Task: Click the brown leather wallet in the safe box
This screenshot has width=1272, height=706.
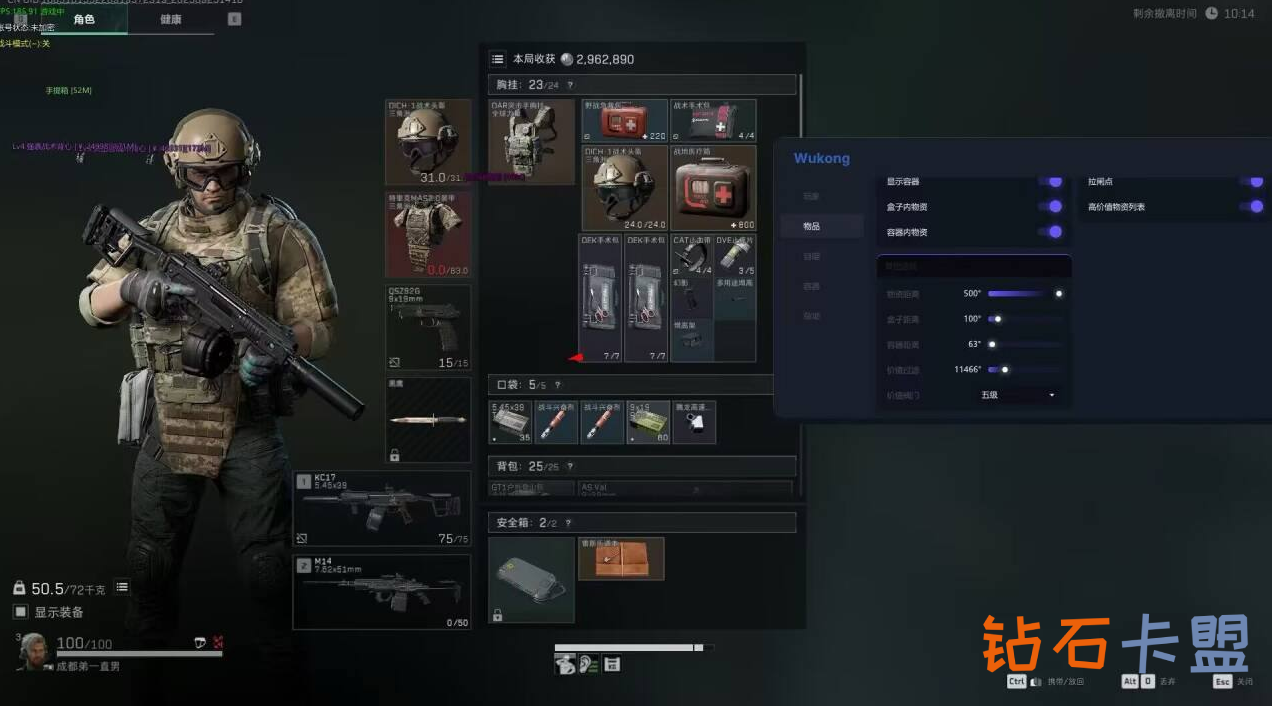Action: point(621,559)
